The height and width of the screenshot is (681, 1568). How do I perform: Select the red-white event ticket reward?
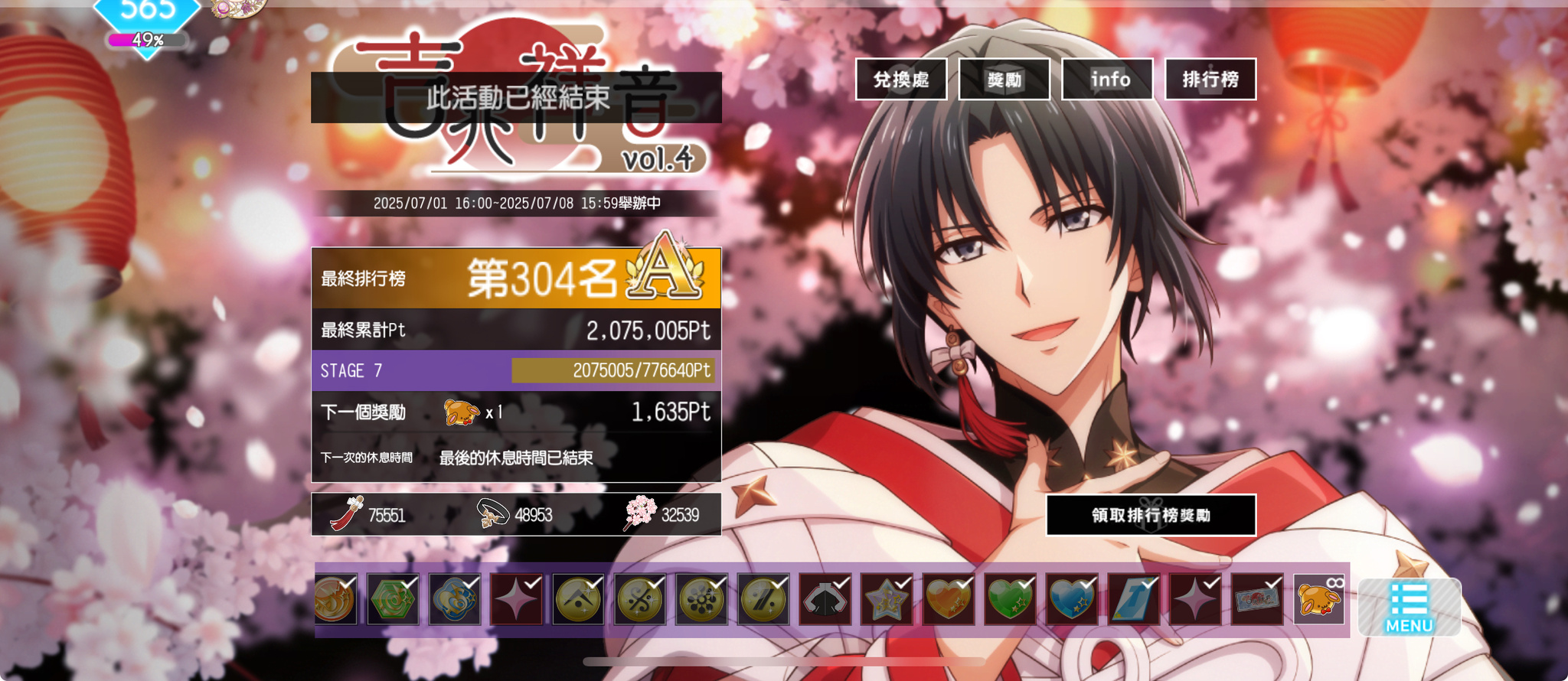pos(1257,599)
